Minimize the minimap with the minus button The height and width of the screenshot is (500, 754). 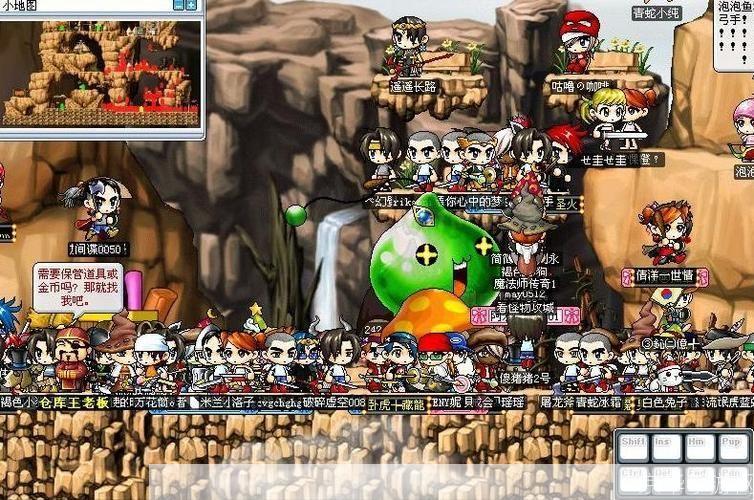(x=179, y=5)
